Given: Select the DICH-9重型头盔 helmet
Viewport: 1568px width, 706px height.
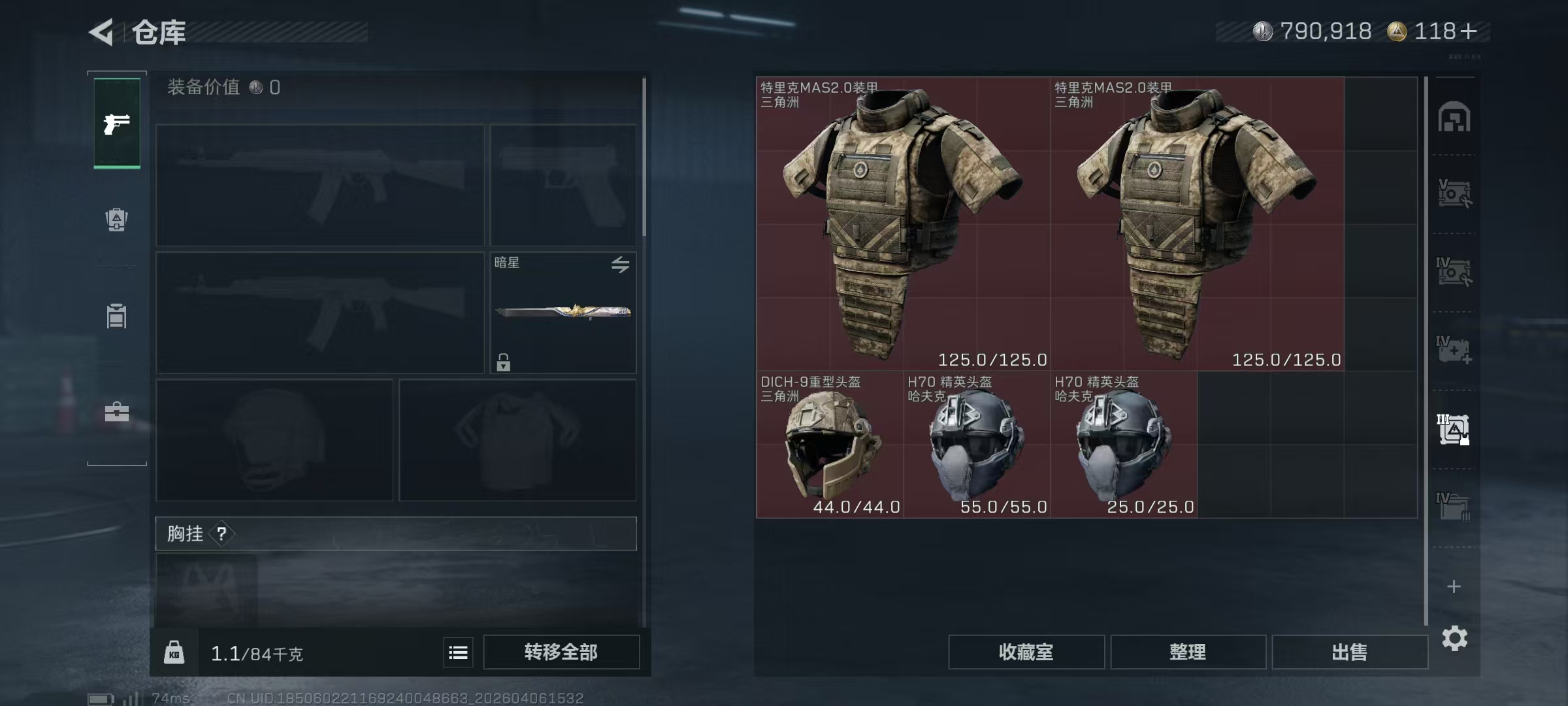Looking at the screenshot, I should click(x=830, y=445).
